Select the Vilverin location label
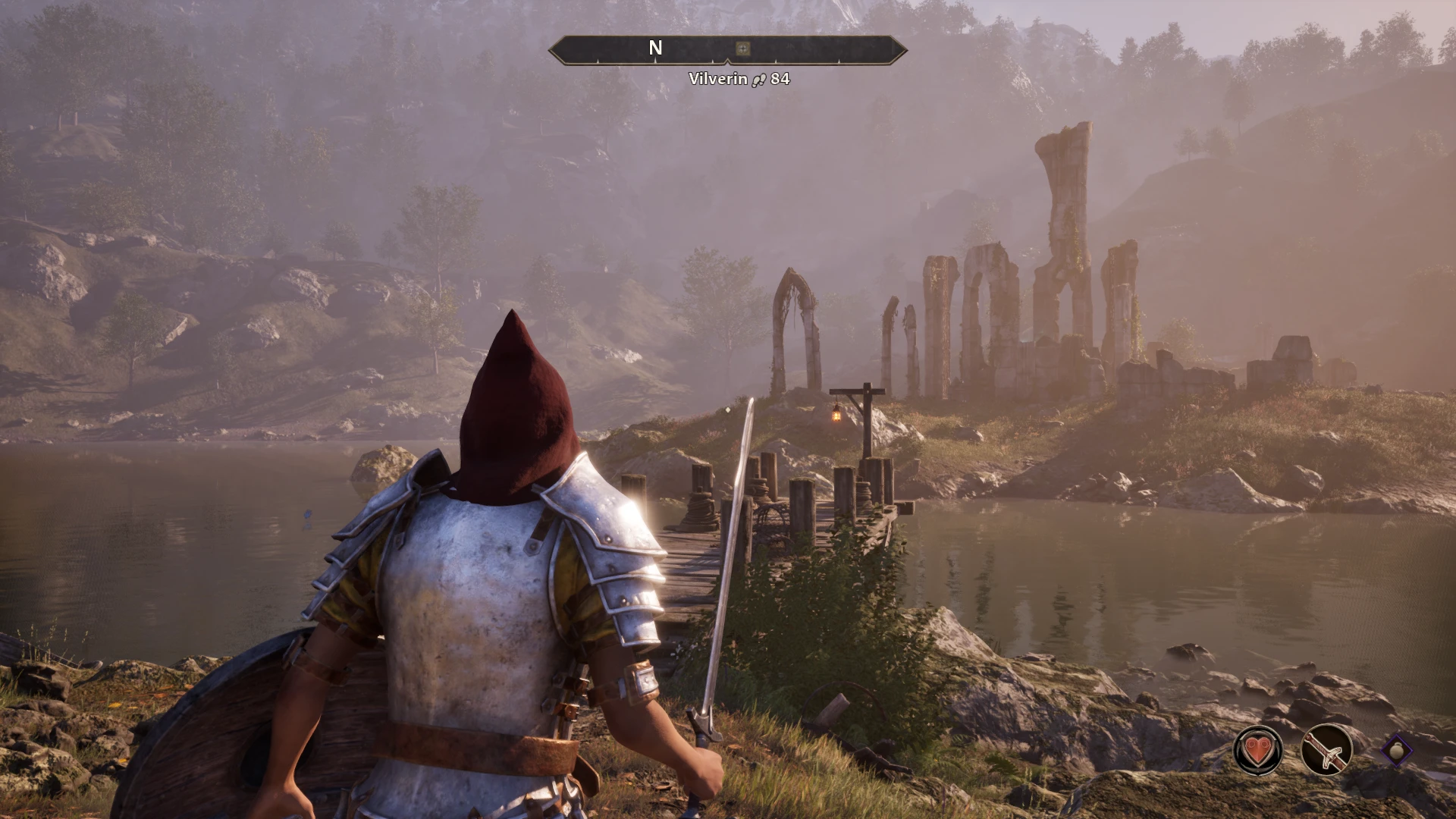The width and height of the screenshot is (1456, 819). point(716,77)
